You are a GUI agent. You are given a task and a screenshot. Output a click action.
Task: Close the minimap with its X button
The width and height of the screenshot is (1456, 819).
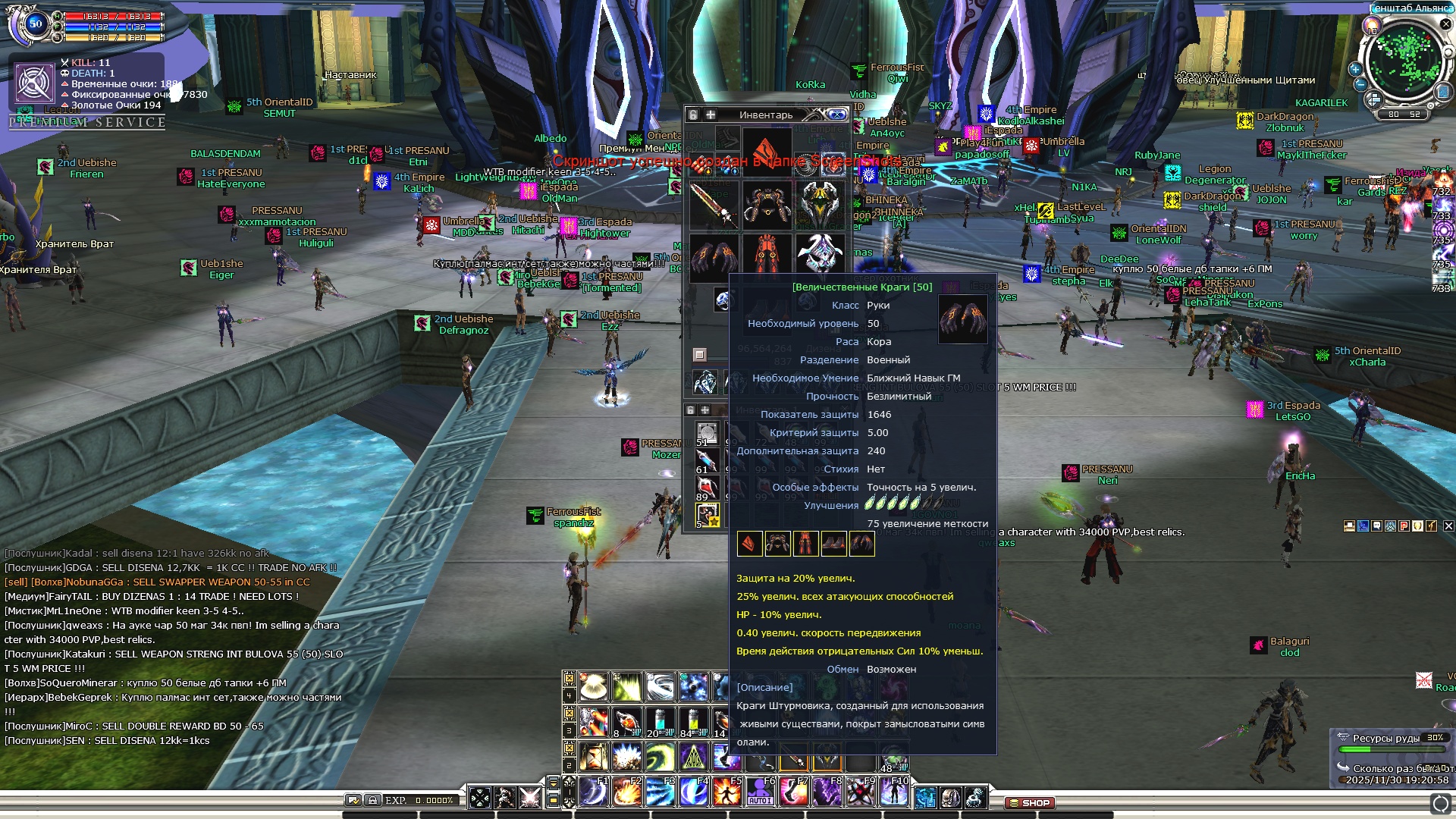click(1445, 24)
